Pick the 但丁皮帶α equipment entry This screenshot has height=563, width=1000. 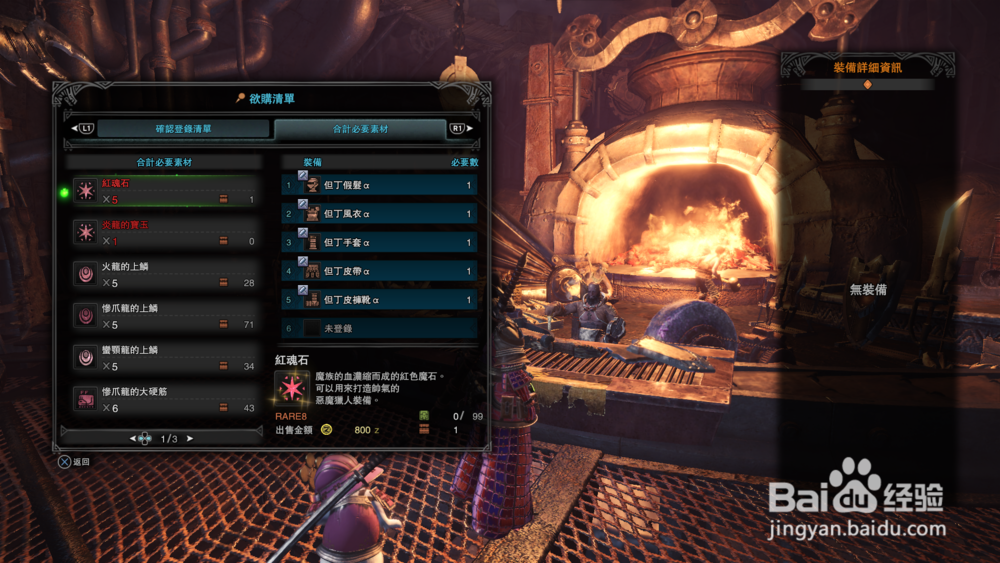380,271
